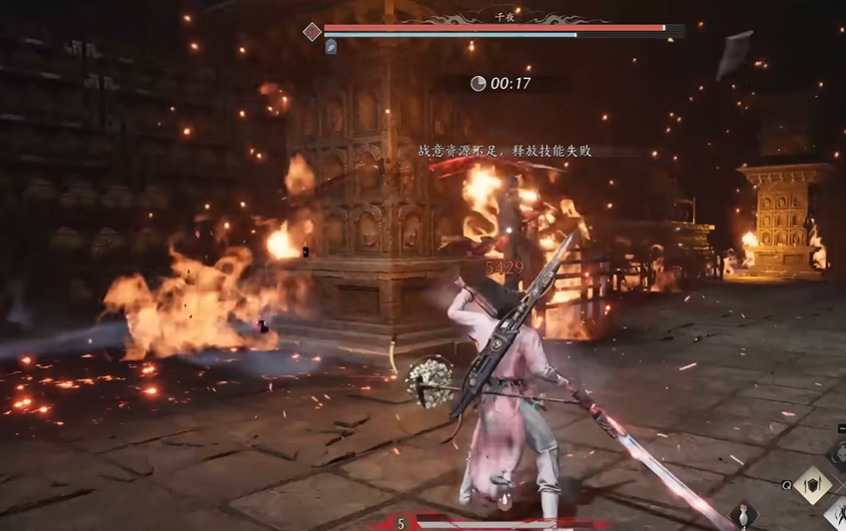
Task: Use the healing flask item
Action: pos(742,516)
